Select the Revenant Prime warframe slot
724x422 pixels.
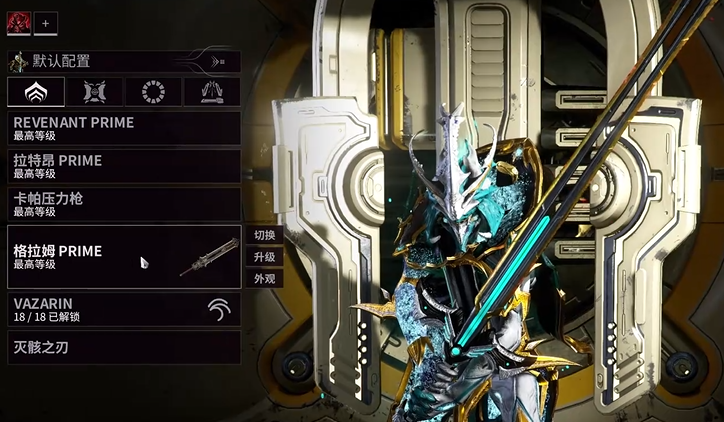pos(123,128)
